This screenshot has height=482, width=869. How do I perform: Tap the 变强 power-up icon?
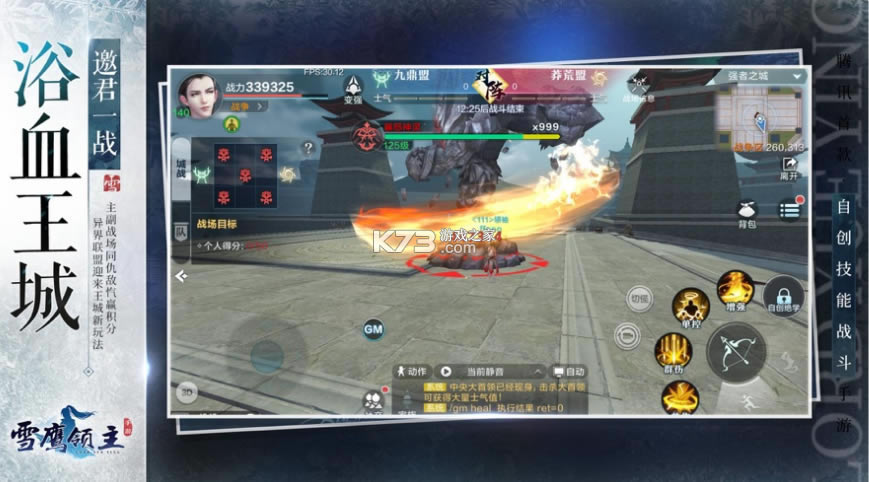point(352,87)
